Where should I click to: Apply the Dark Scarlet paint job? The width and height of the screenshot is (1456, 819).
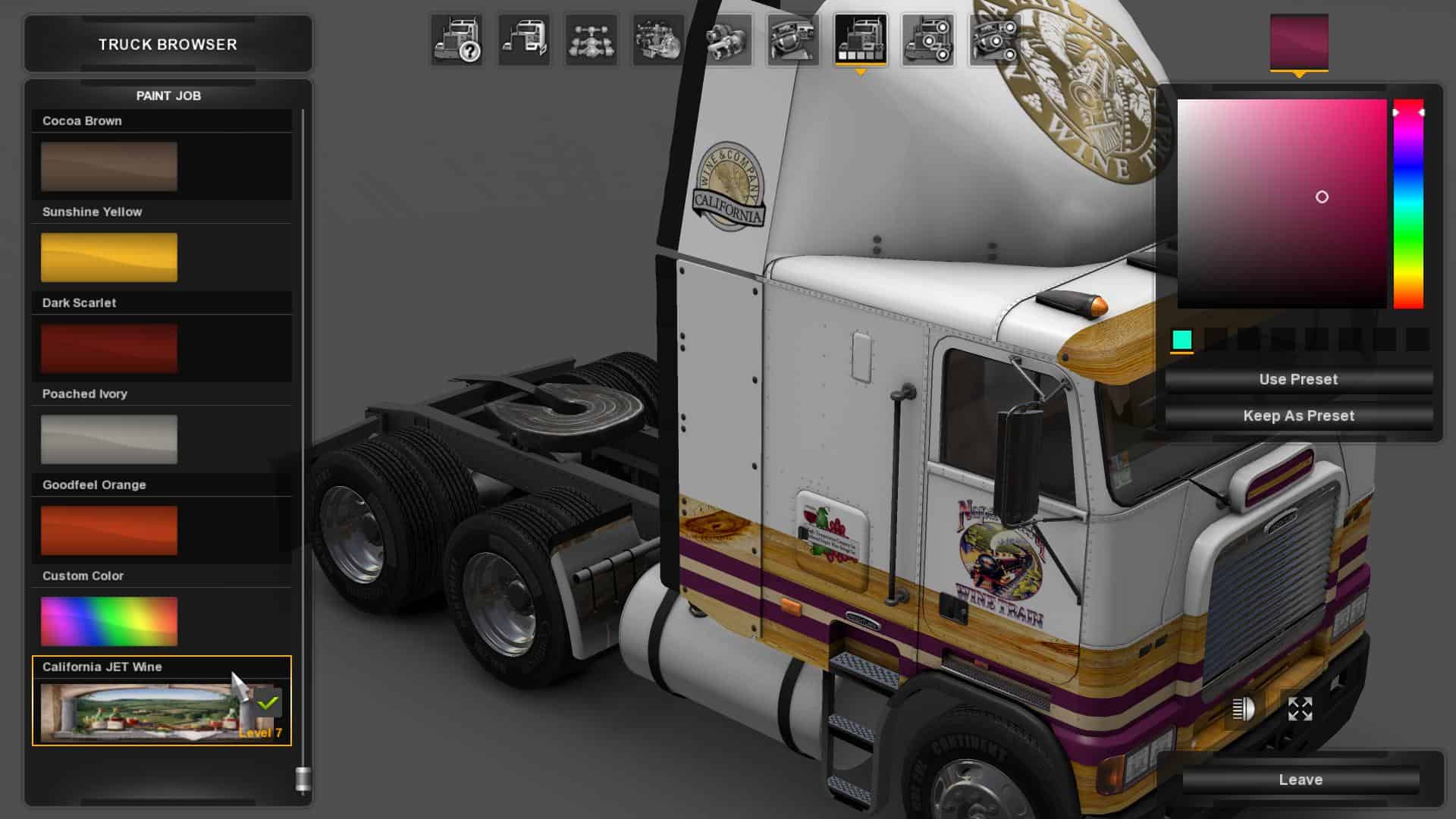click(109, 348)
